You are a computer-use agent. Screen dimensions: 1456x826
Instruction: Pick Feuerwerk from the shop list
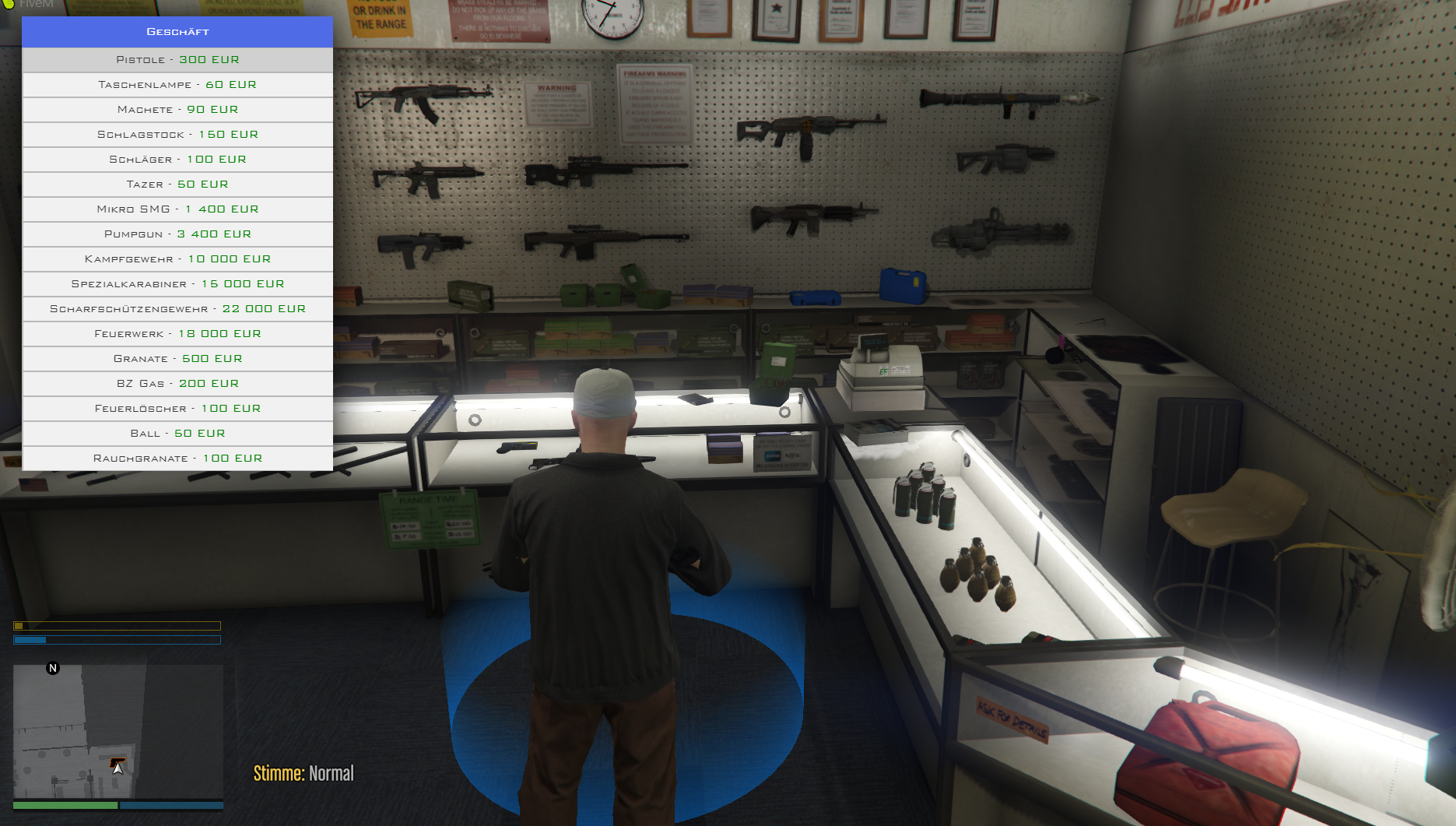[177, 334]
